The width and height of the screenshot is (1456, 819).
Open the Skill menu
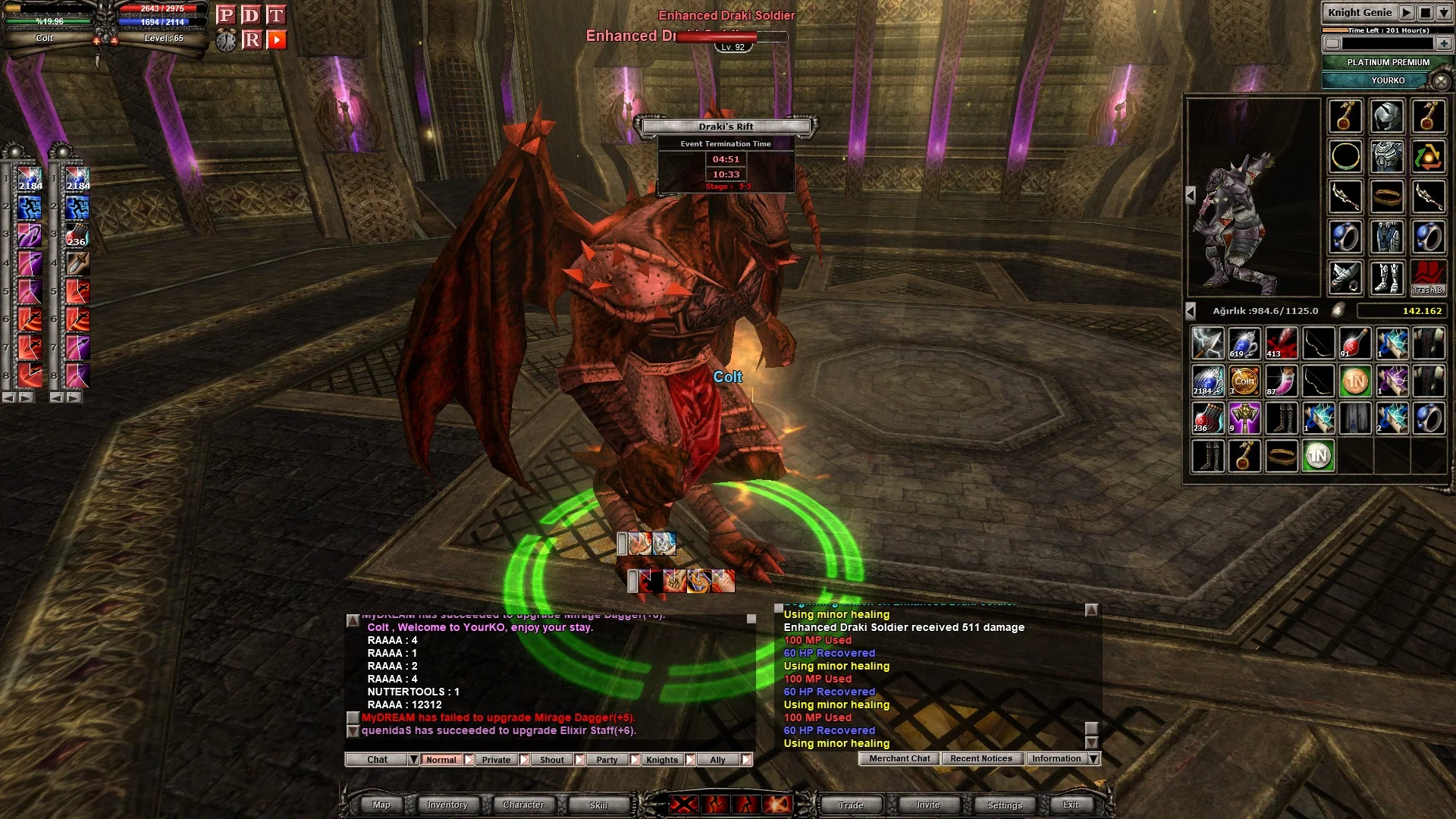(598, 805)
